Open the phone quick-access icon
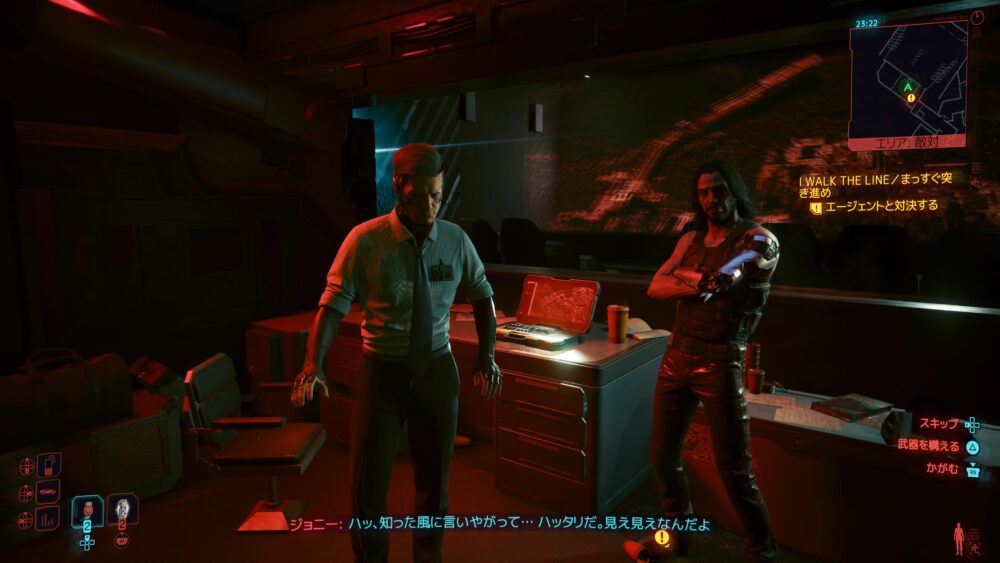The image size is (1000, 563). pos(48,465)
